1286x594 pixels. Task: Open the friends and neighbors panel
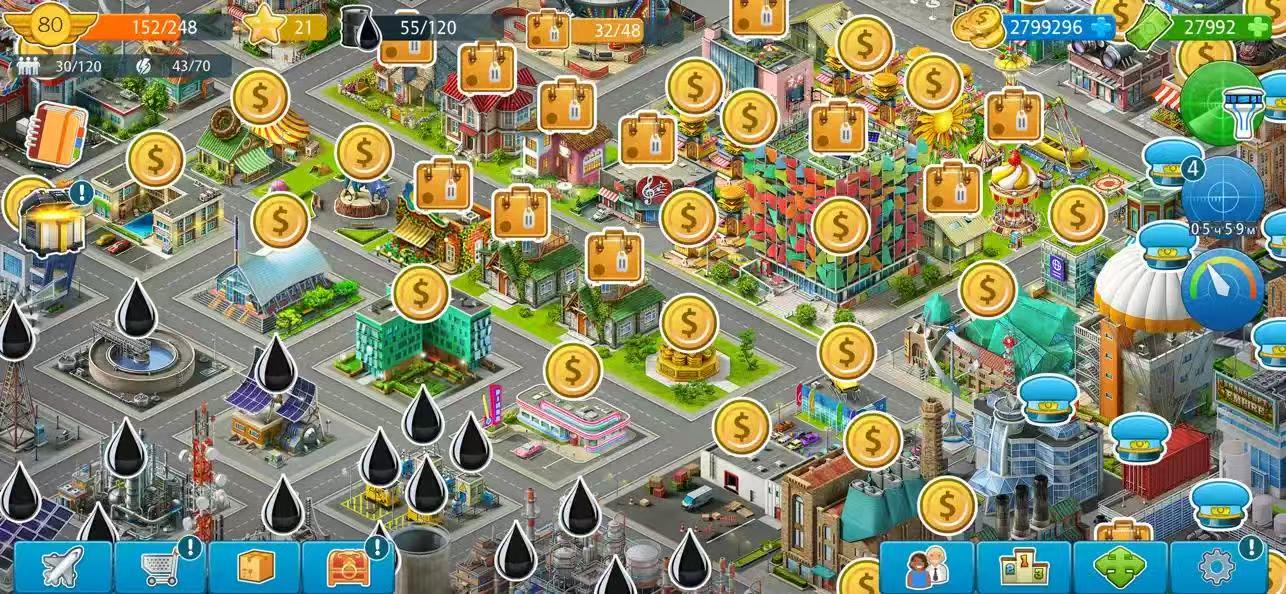coord(926,568)
